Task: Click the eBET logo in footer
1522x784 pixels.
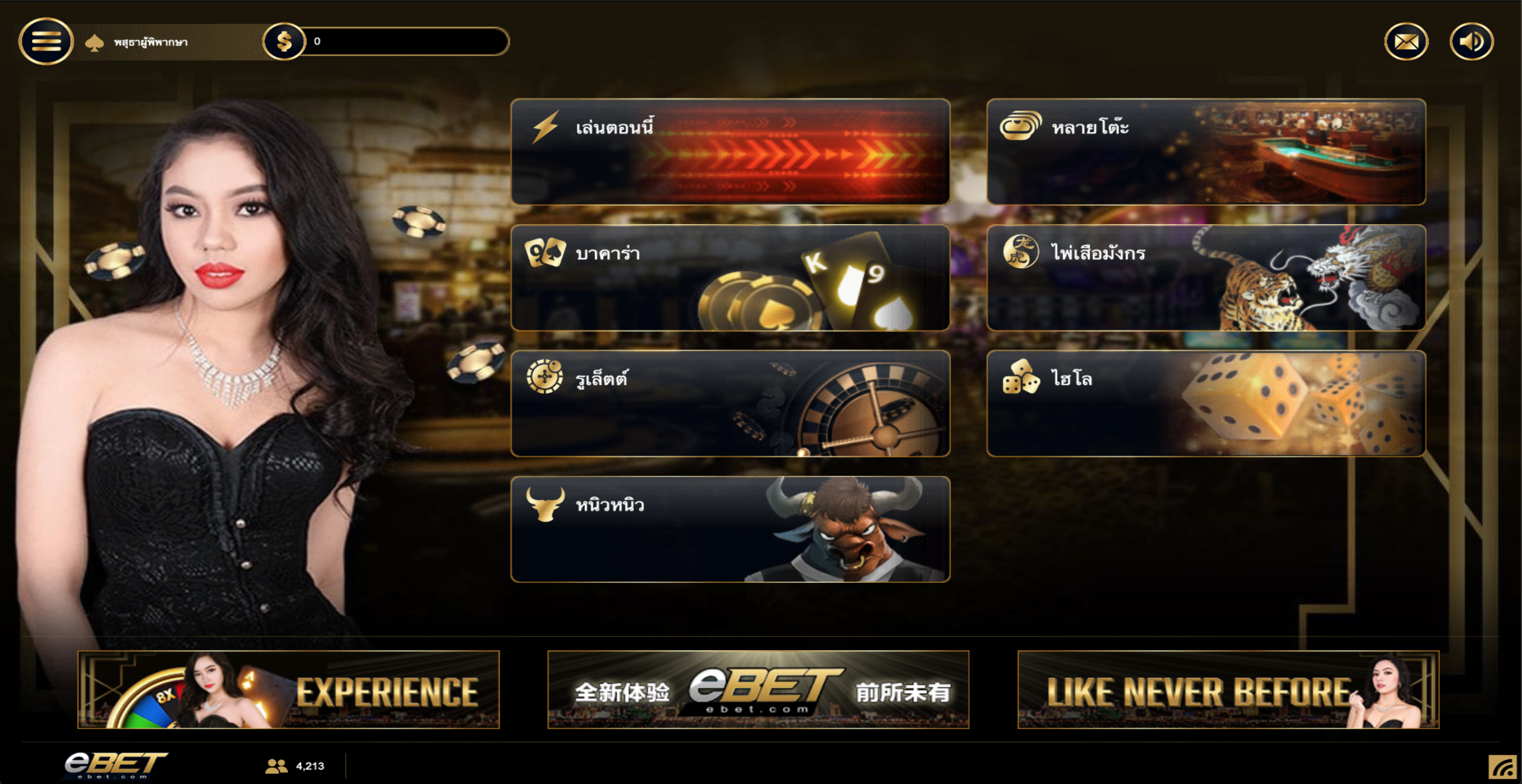Action: tap(115, 764)
